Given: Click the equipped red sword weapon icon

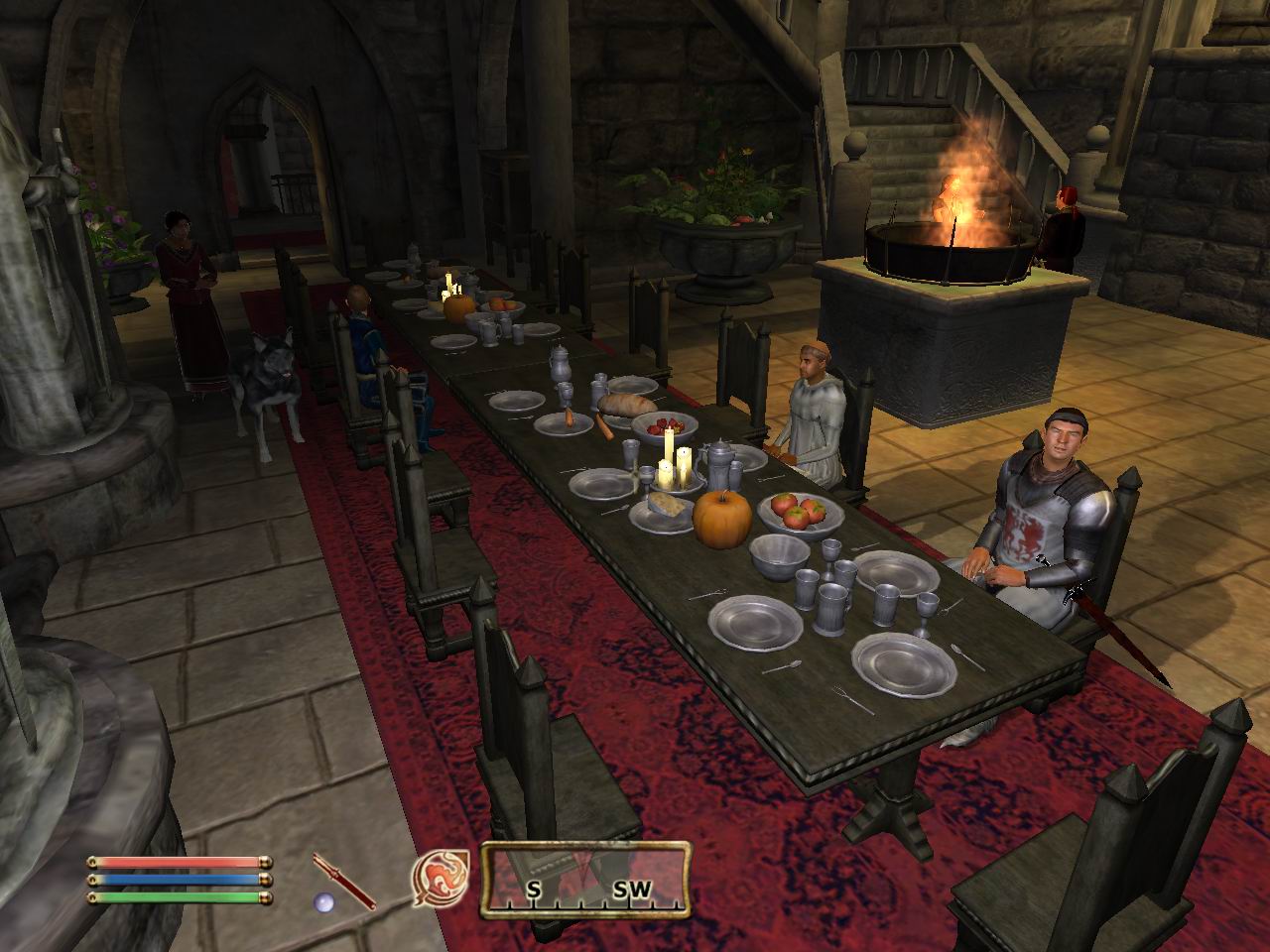Looking at the screenshot, I should point(343,880).
